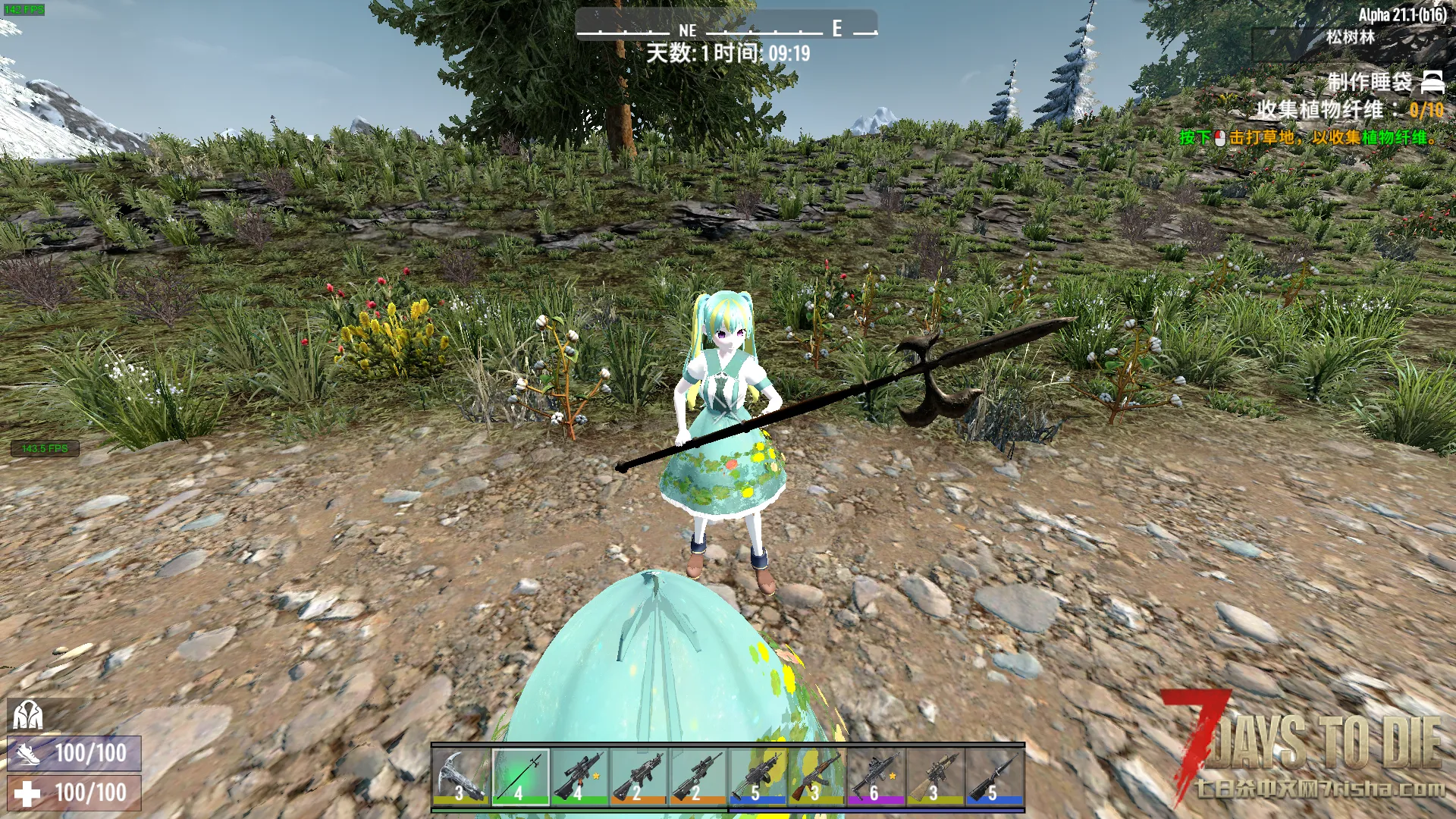Select the pickaxe hotbar slot
1456x819 pixels.
tap(460, 777)
